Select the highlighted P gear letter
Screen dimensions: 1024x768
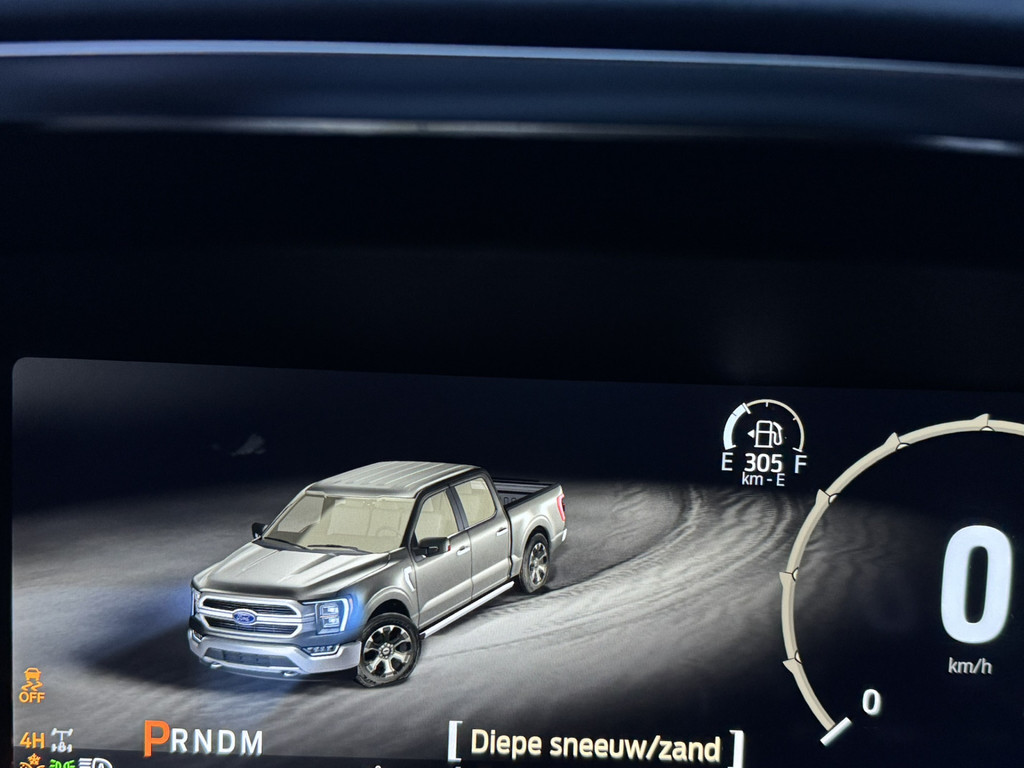(156, 739)
